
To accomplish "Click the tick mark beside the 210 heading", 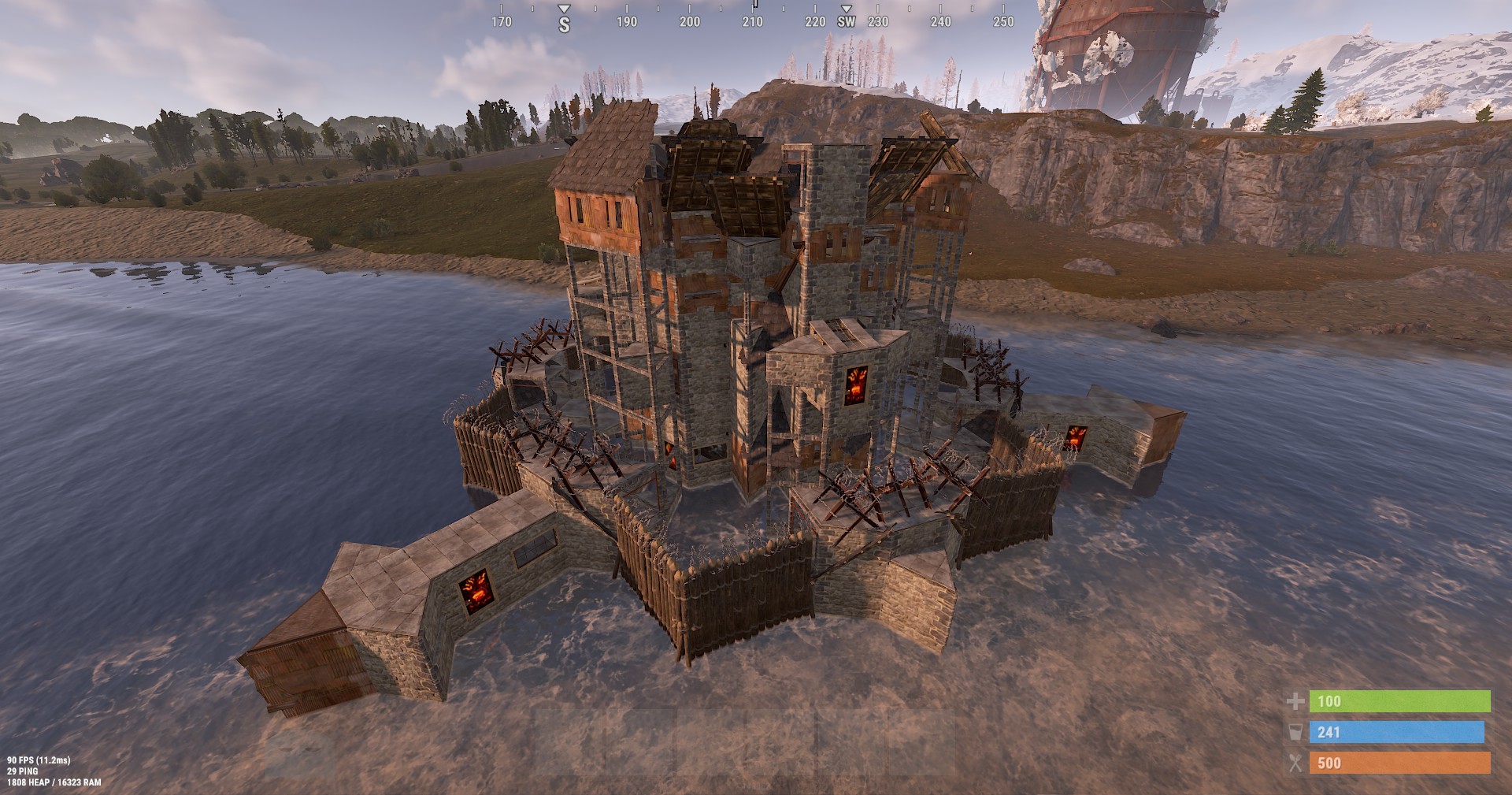I will pyautogui.click(x=754, y=7).
